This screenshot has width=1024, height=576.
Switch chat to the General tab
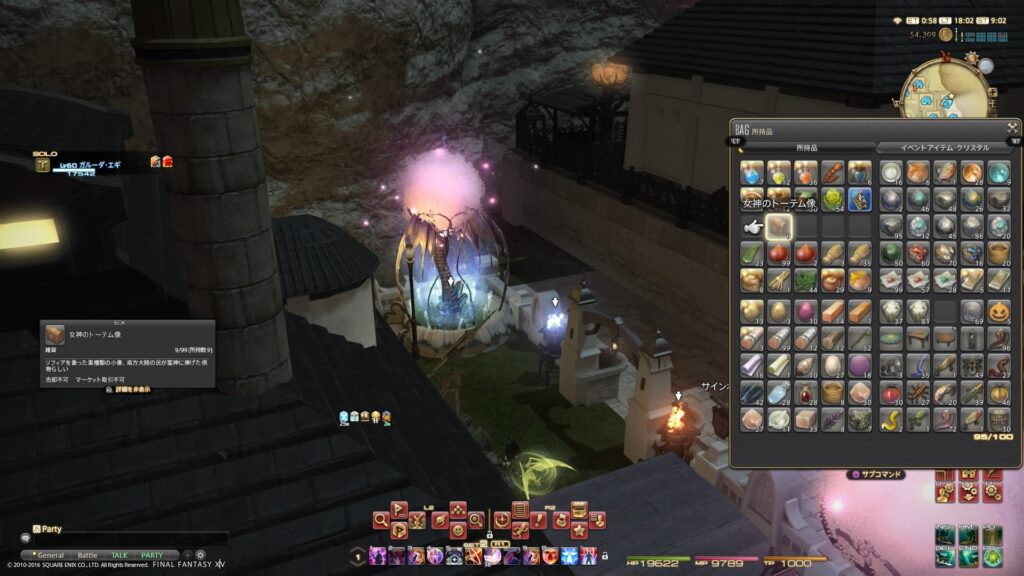coord(50,554)
